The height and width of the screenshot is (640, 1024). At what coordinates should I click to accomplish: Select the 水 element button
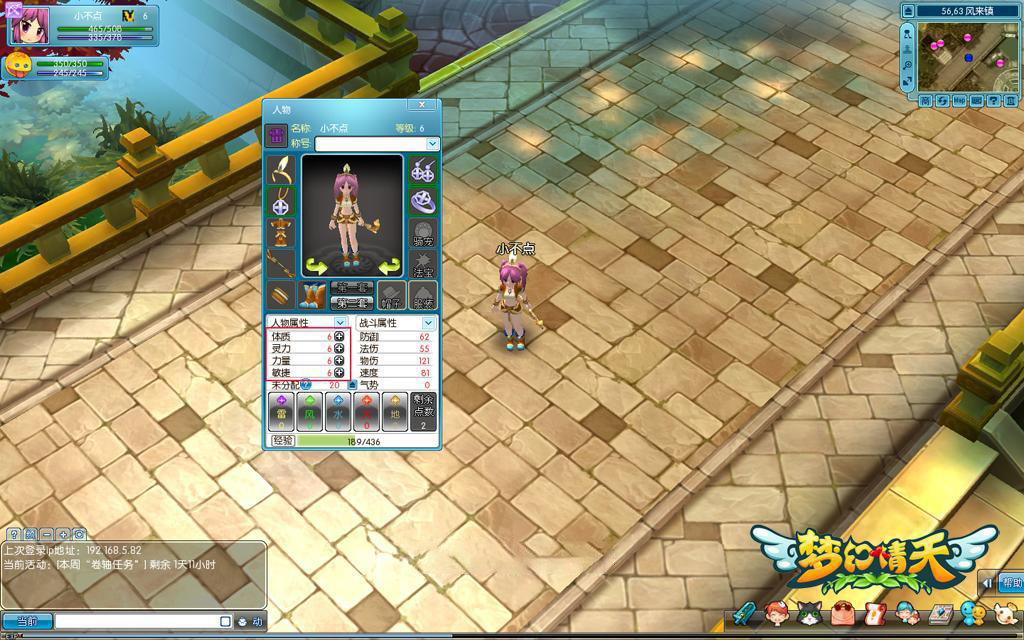click(x=338, y=411)
